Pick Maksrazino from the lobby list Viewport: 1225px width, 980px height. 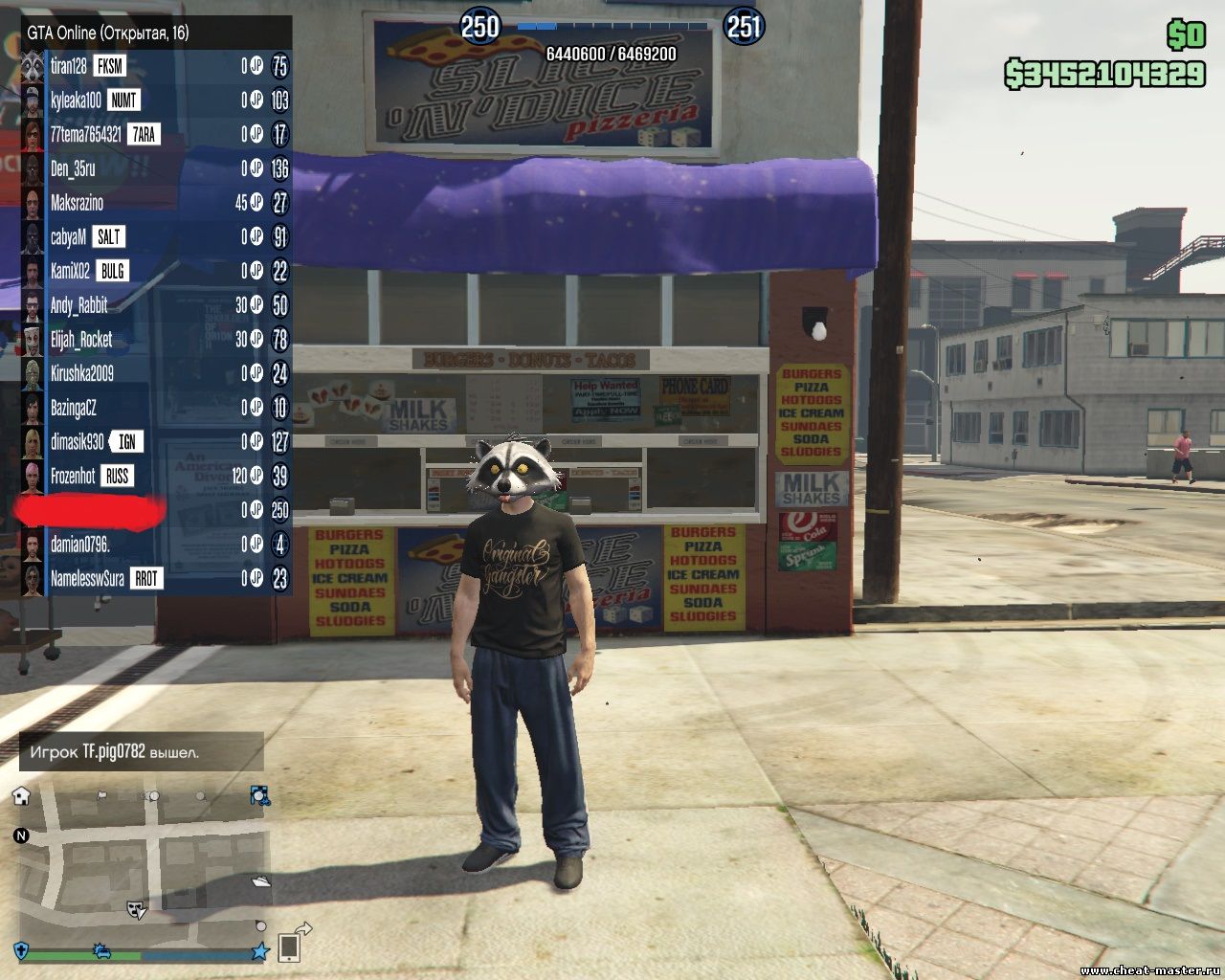(77, 203)
